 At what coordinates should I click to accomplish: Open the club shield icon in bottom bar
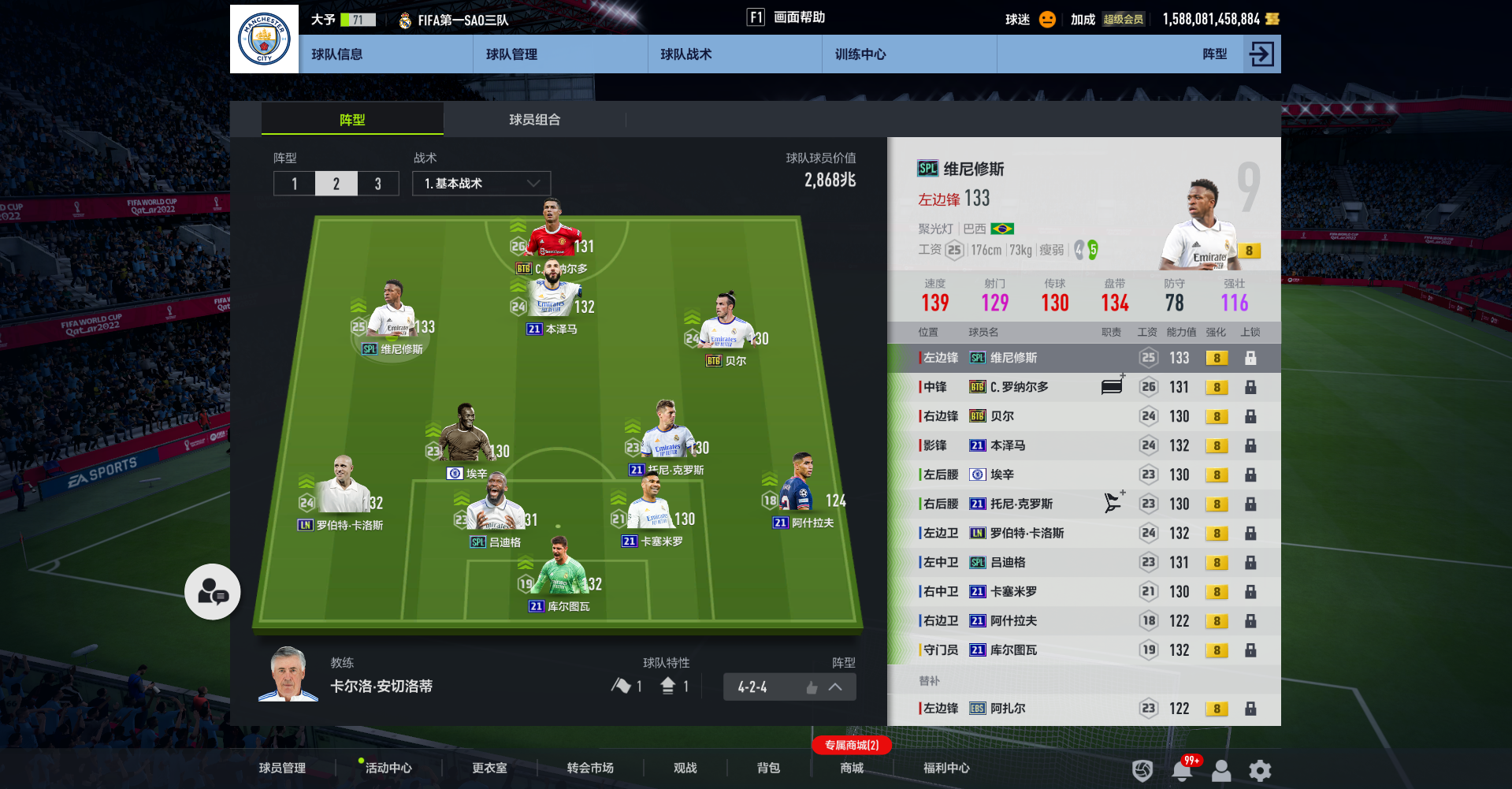tap(1141, 770)
